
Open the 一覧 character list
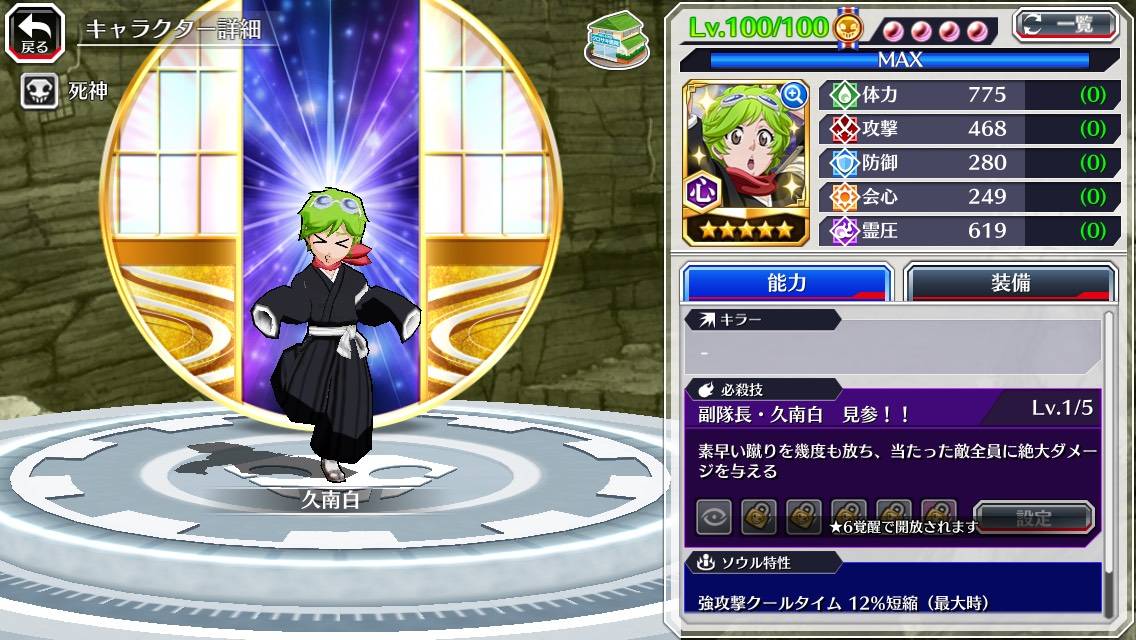point(1066,25)
